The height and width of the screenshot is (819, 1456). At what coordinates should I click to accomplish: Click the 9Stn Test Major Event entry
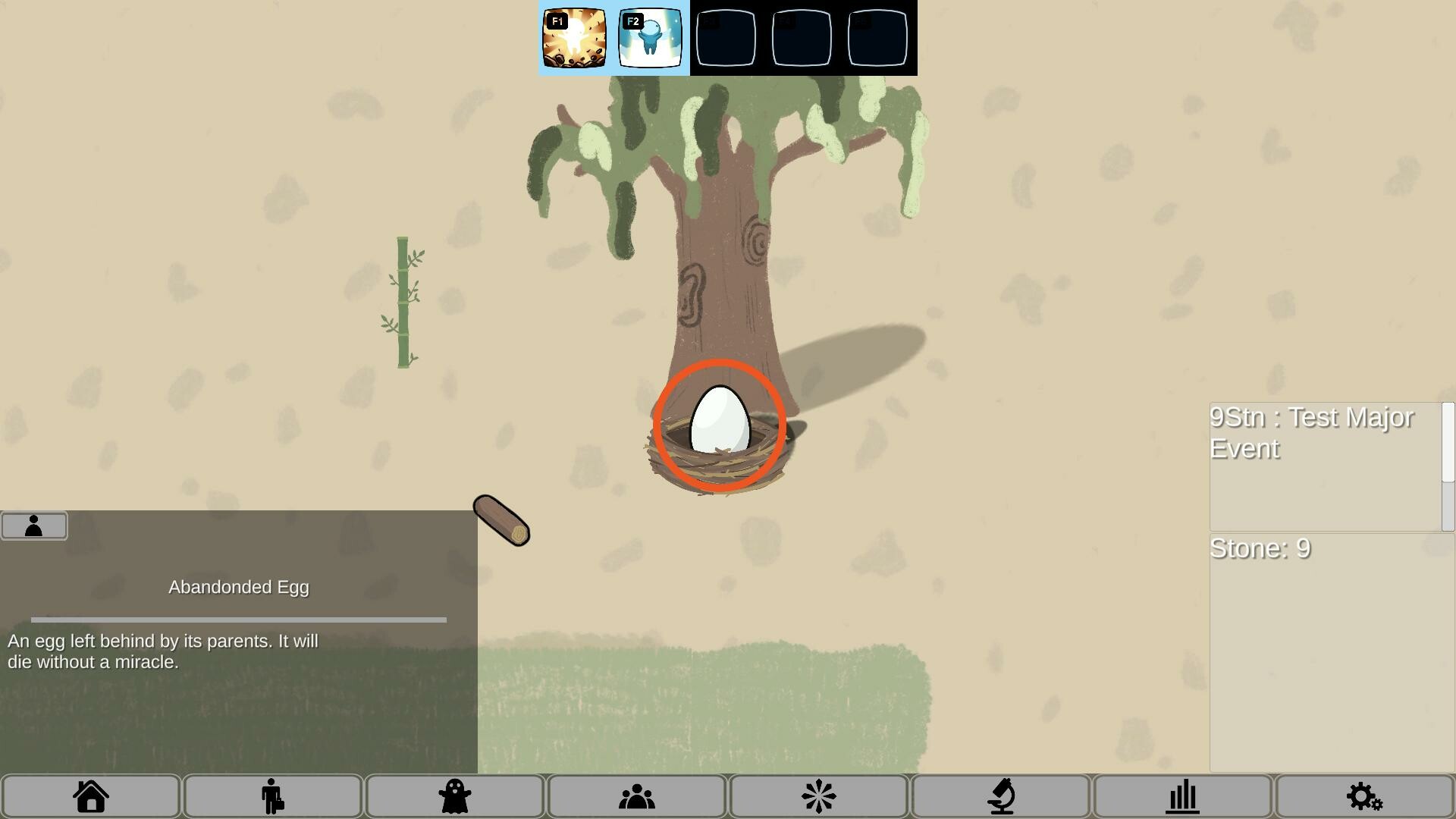pyautogui.click(x=1312, y=432)
